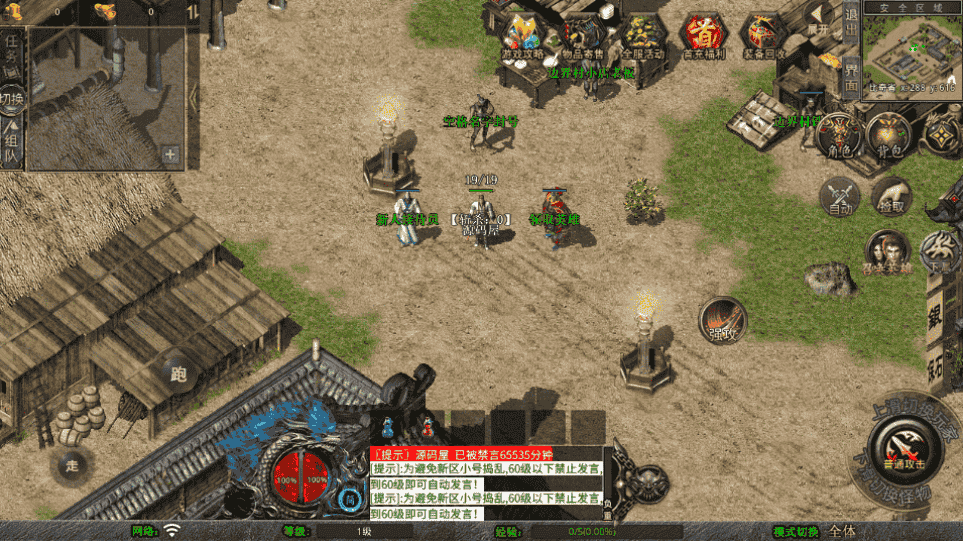Screen dimensions: 963x541
Task: Open the 角色 character panel
Action: (838, 136)
